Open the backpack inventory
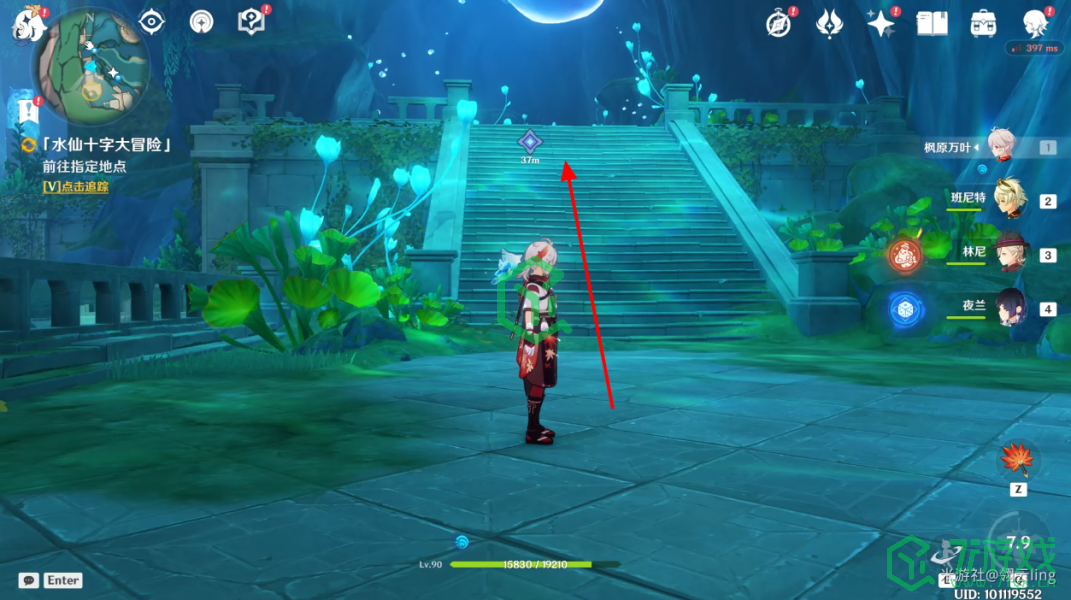Screen dimensions: 1071x600 coord(982,23)
